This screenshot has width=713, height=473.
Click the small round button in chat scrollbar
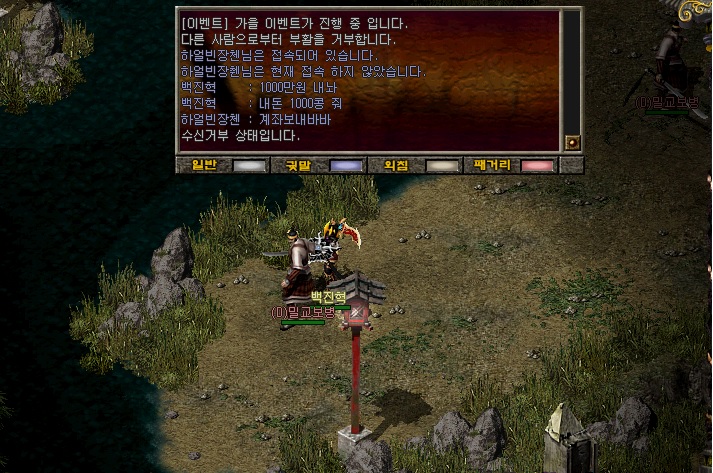pos(572,142)
